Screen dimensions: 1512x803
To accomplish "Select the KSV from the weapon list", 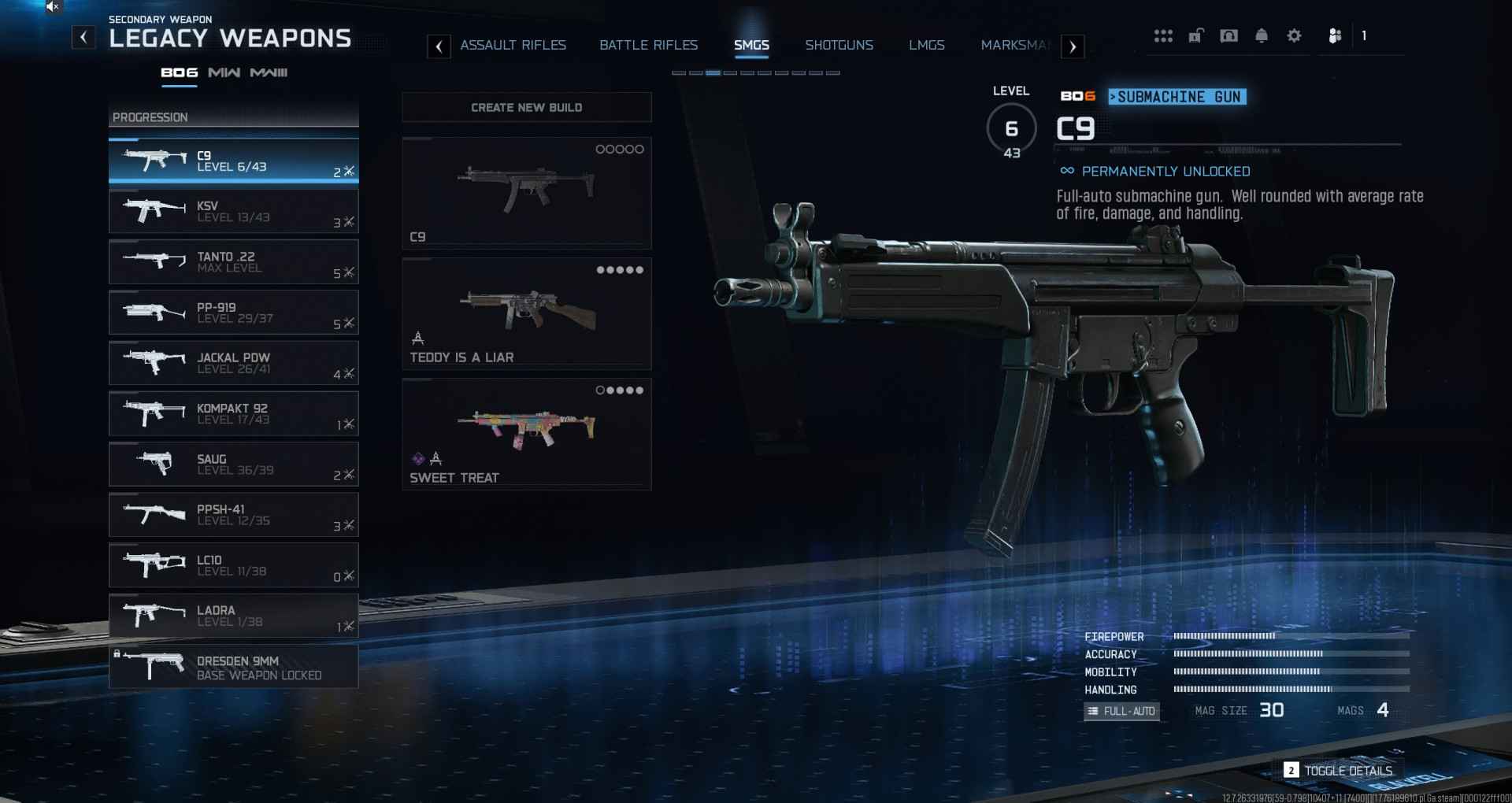I will coord(233,212).
